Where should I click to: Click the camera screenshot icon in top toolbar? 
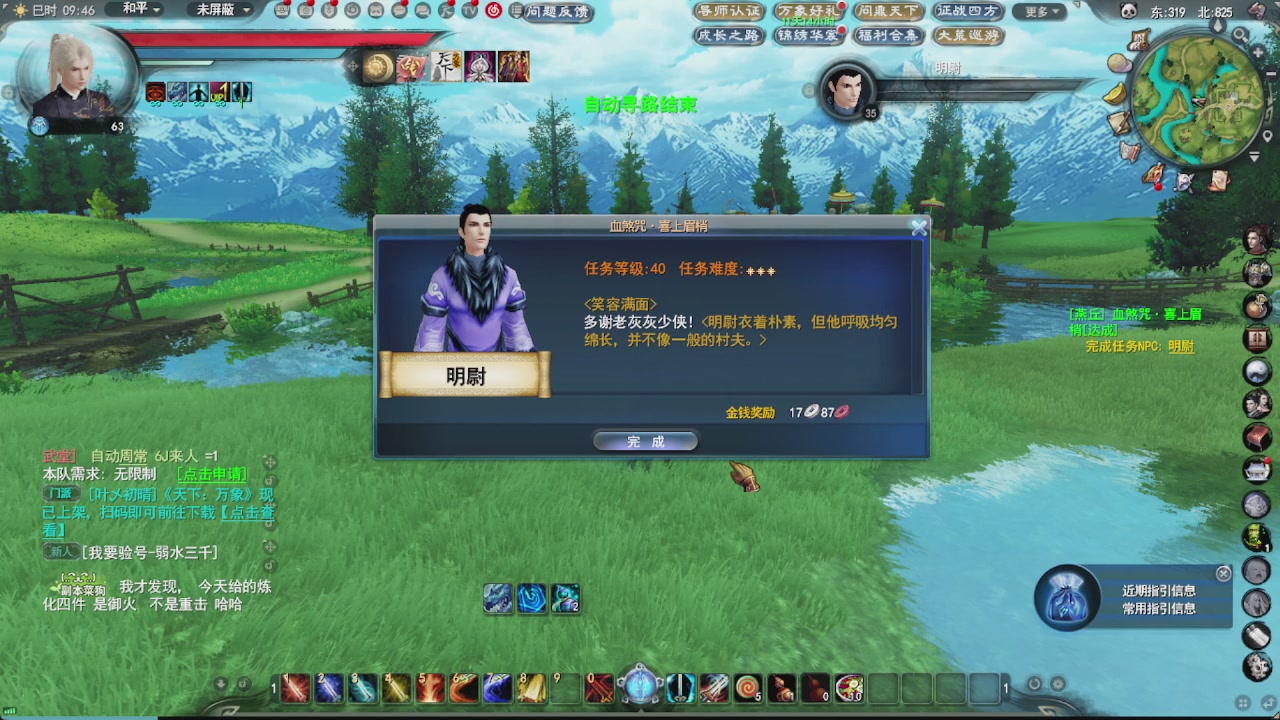coord(307,10)
